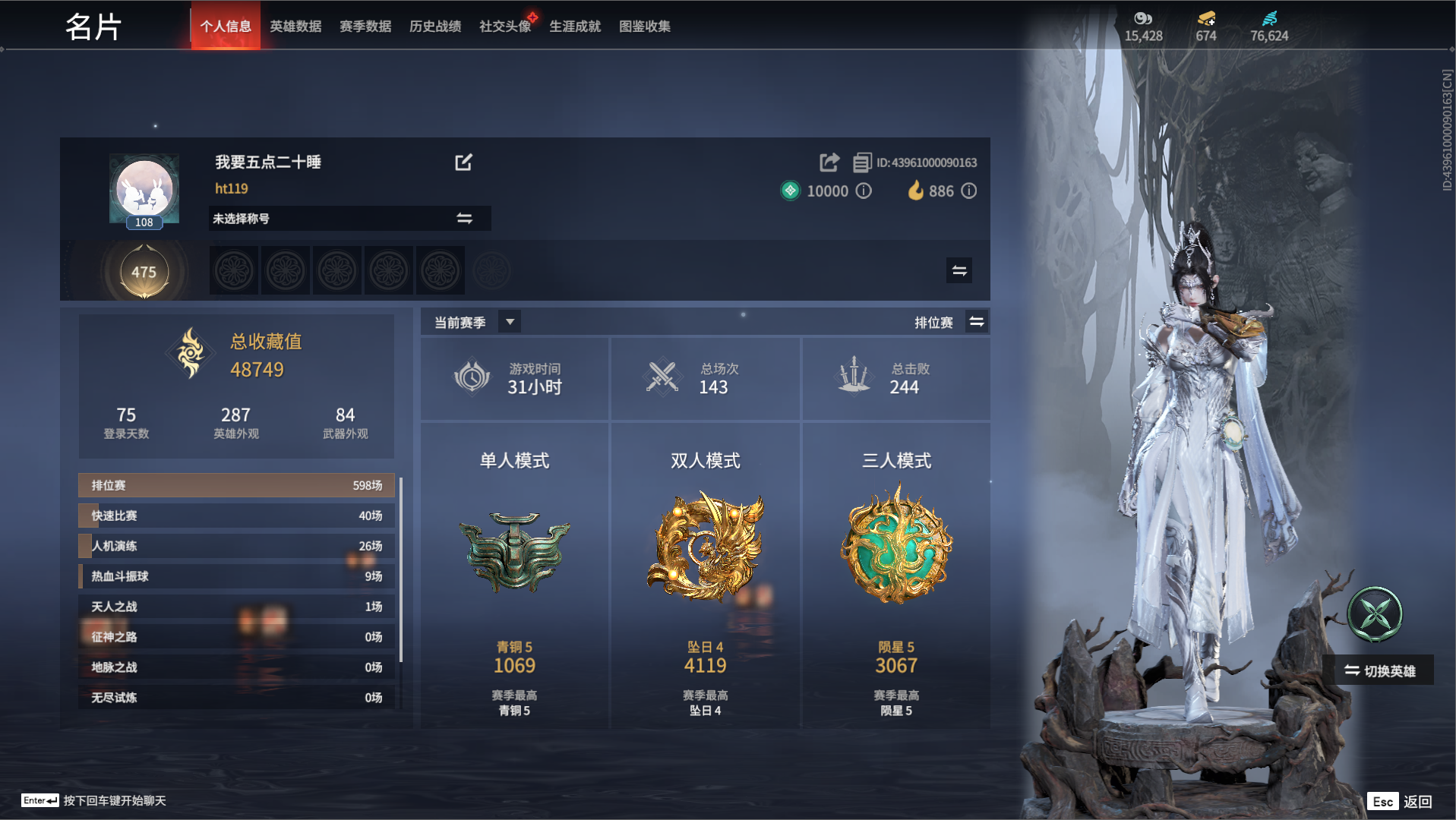
Task: Open the 双人模式 rank card
Action: point(706,576)
